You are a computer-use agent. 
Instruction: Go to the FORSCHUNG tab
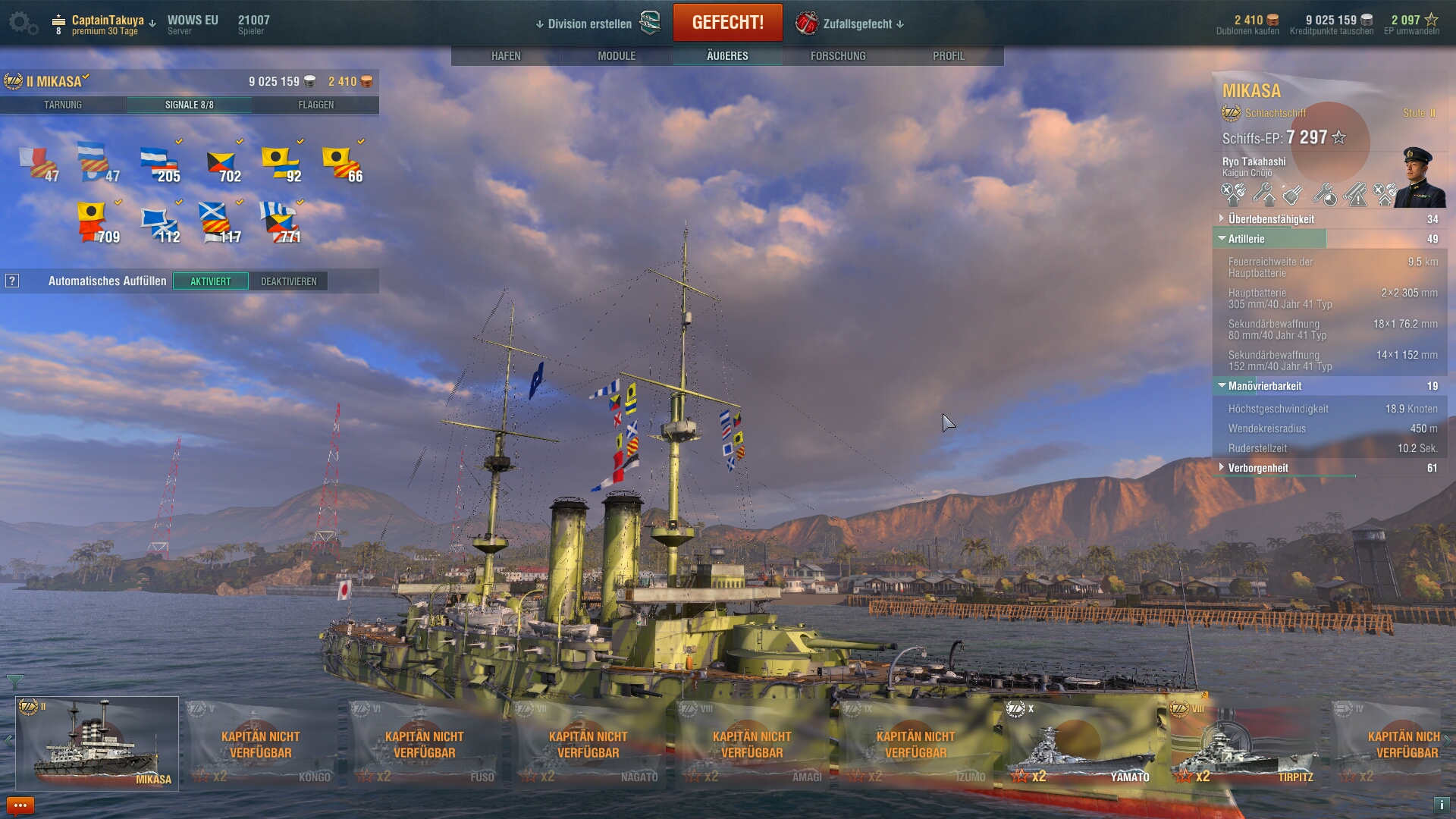point(838,56)
